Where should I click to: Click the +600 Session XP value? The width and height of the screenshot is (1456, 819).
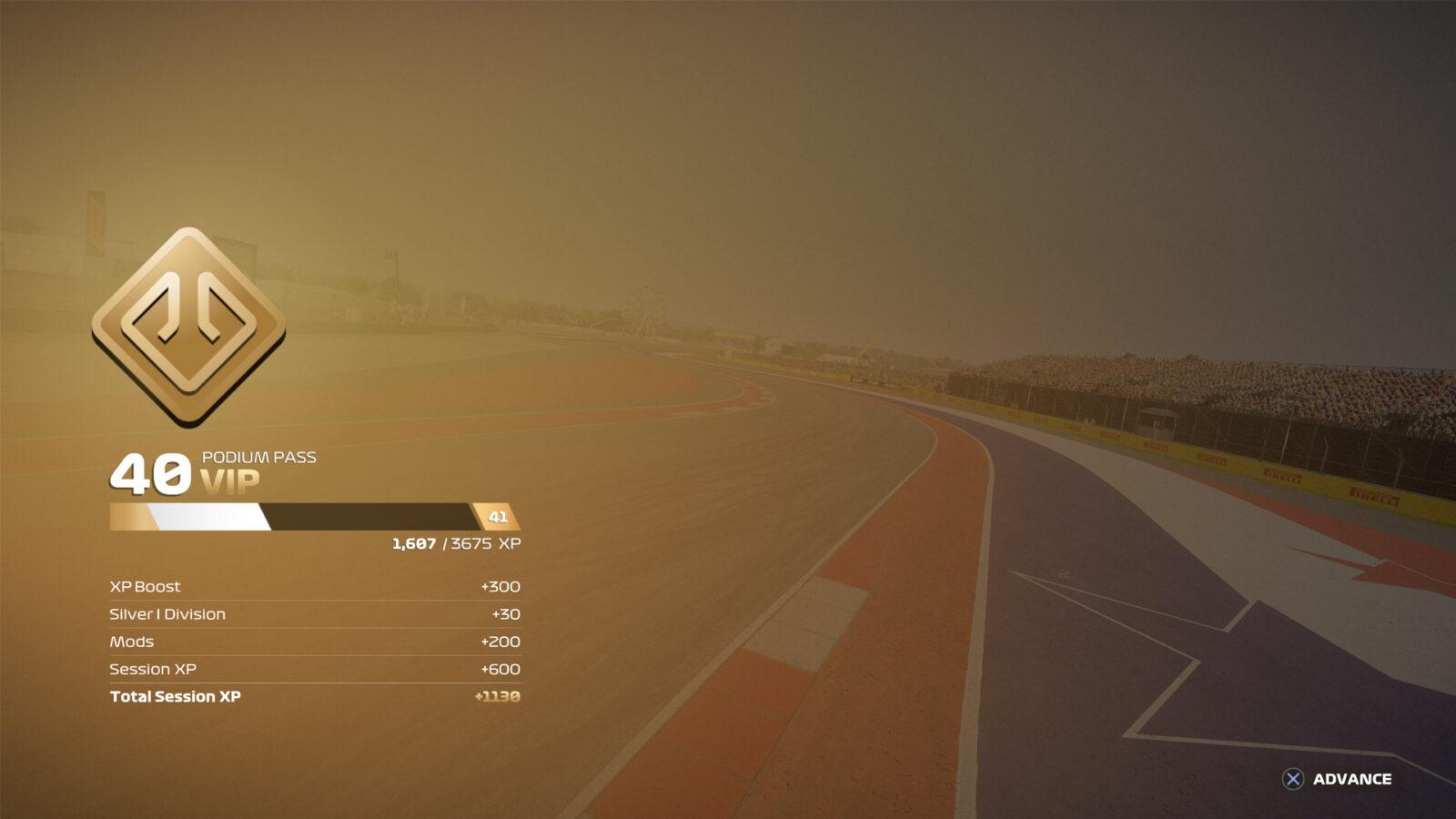click(500, 669)
